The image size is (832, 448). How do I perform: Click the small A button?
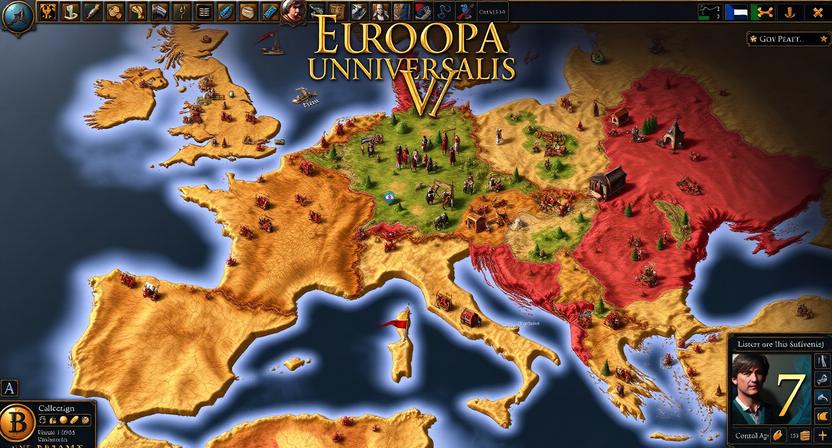click(x=10, y=388)
